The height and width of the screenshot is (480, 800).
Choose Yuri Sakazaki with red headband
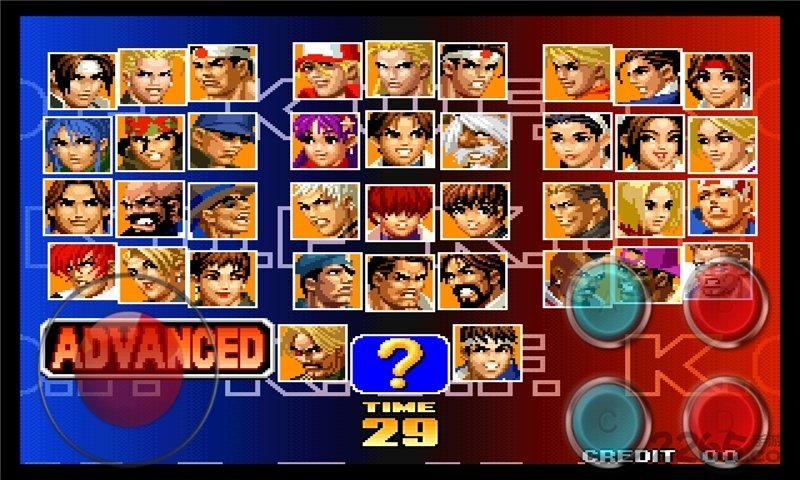coord(718,80)
